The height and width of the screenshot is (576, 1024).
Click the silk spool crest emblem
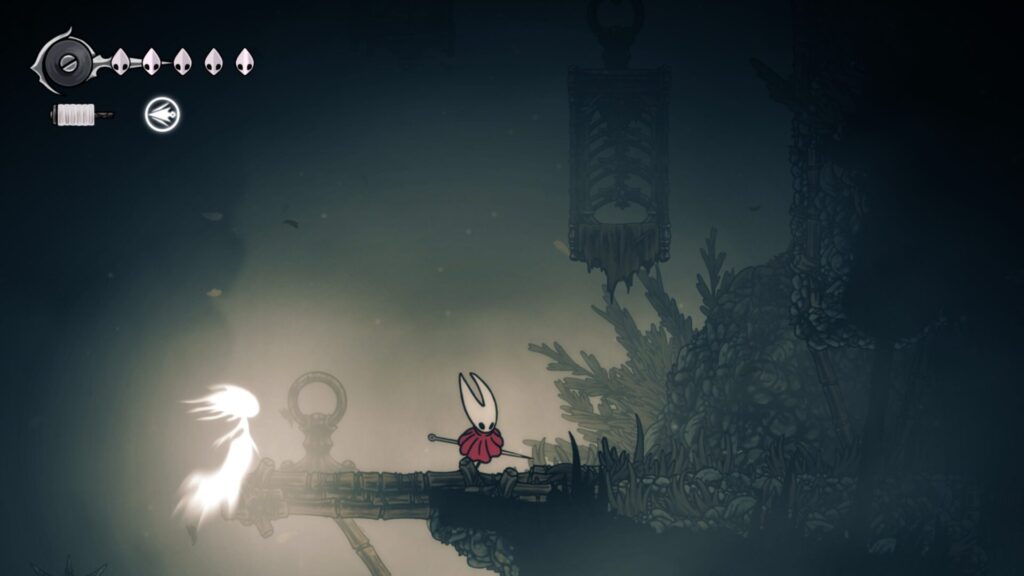(67, 62)
